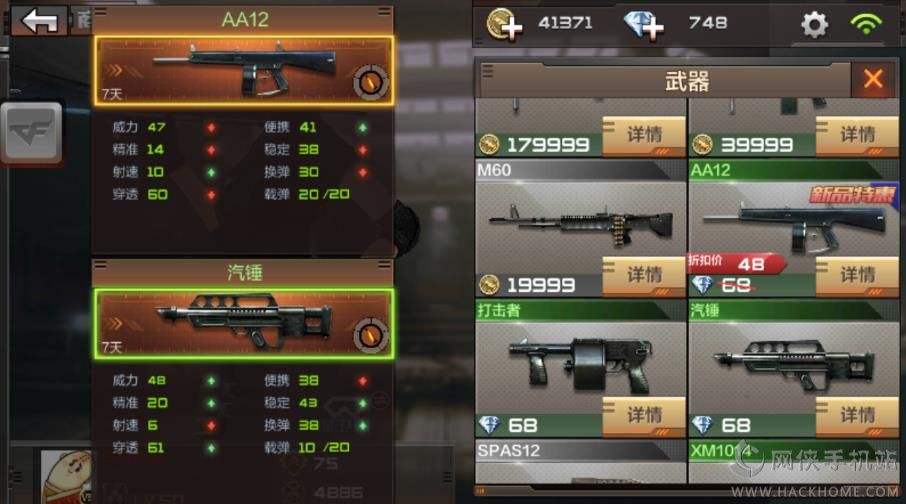The image size is (906, 504).
Task: Add more gold coins
Action: pos(505,23)
